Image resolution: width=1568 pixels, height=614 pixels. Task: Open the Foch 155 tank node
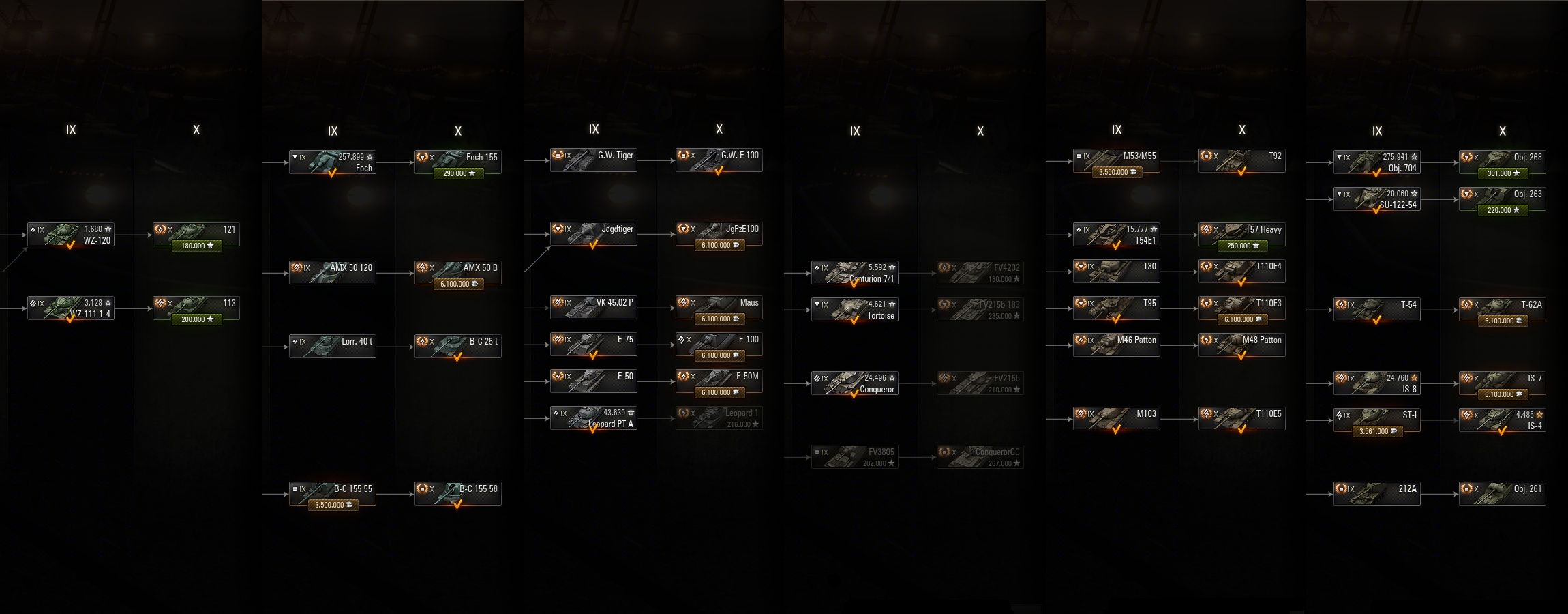[x=458, y=162]
